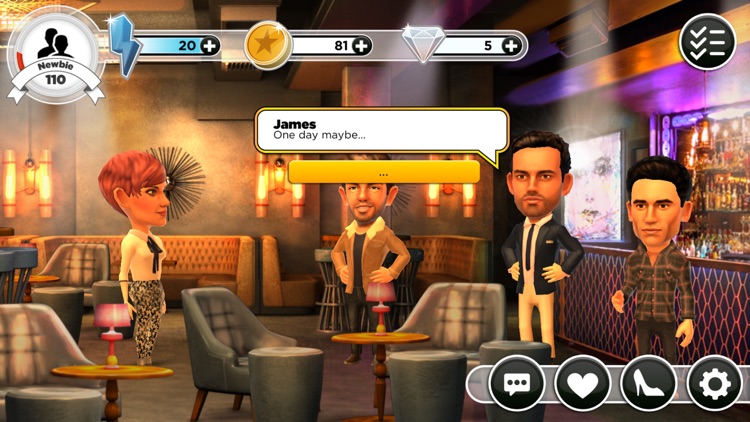Open the heart relationships menu
750x422 pixels.
pyautogui.click(x=583, y=383)
